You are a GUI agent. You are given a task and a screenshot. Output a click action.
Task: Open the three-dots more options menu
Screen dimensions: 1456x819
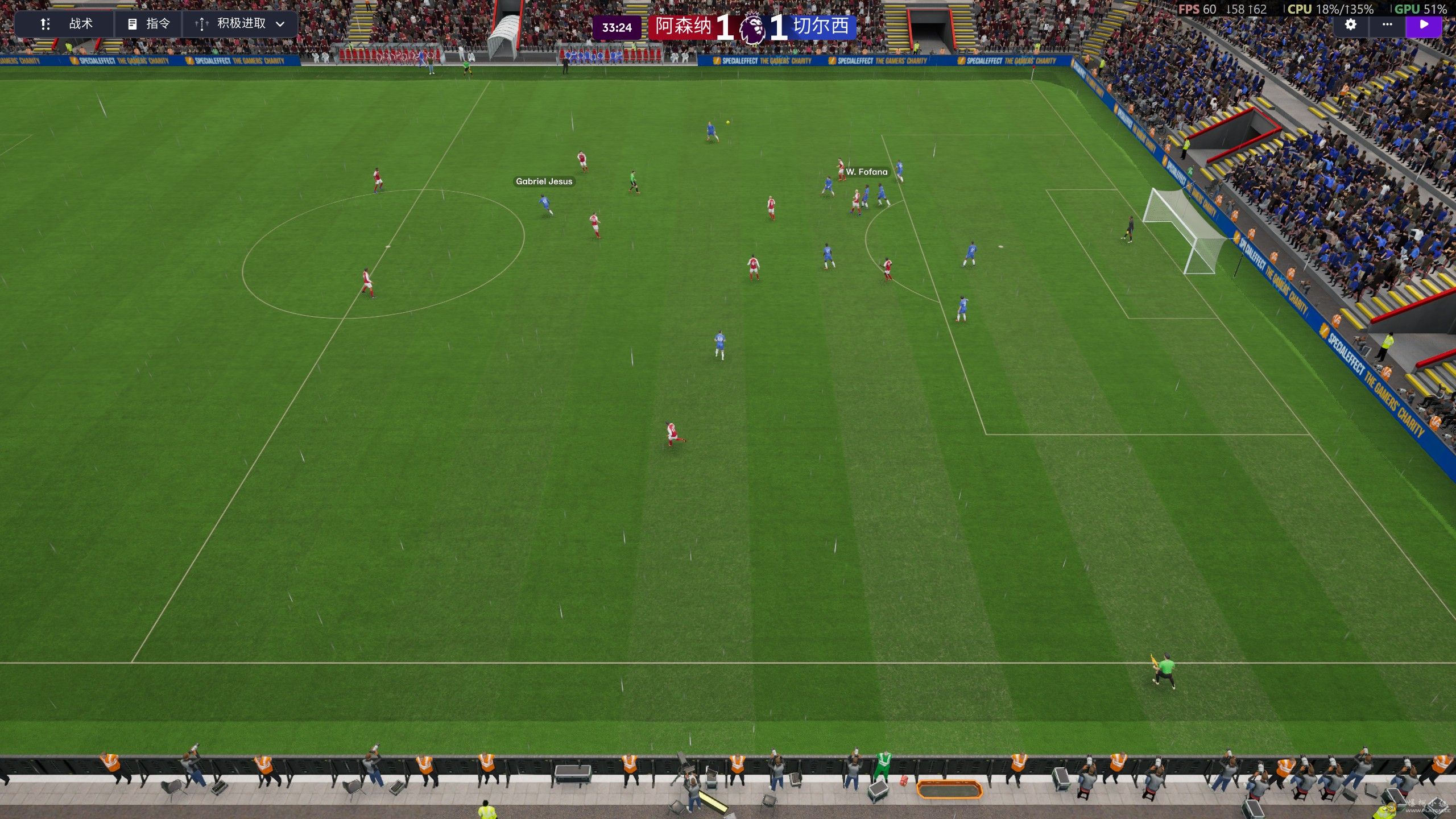pyautogui.click(x=1387, y=24)
